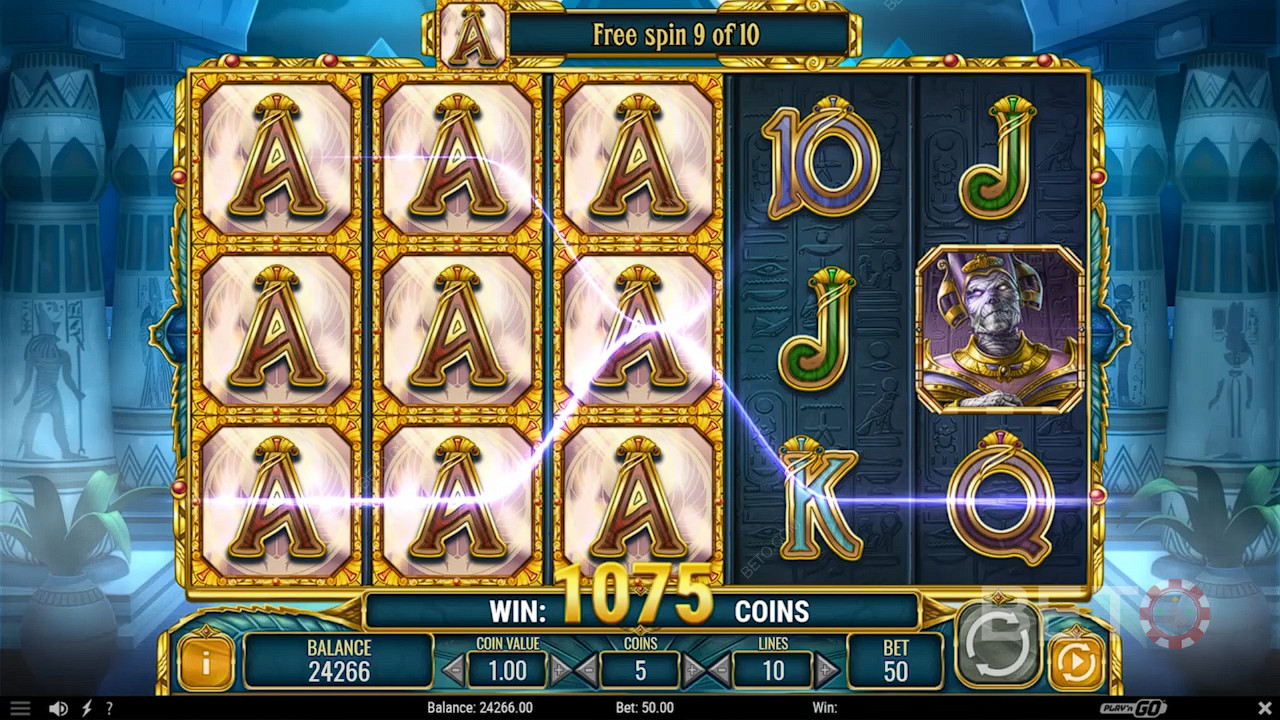Viewport: 1280px width, 720px height.
Task: Open the paytable info button
Action: click(x=205, y=662)
